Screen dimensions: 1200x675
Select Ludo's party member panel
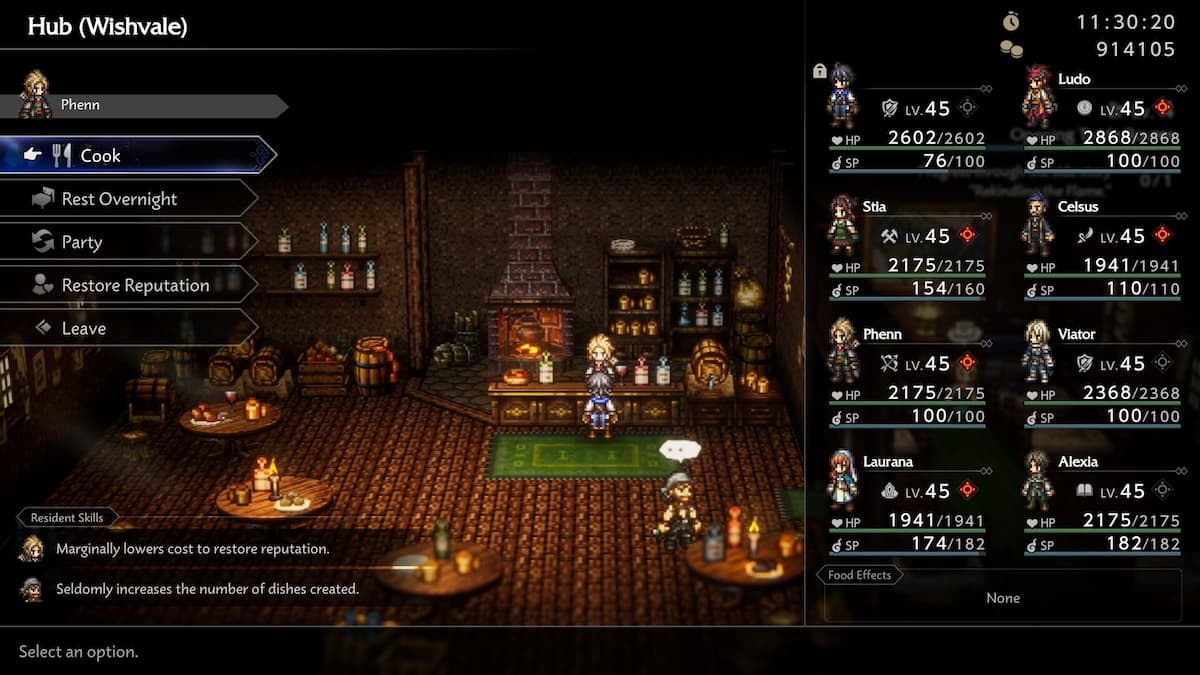coord(1100,119)
